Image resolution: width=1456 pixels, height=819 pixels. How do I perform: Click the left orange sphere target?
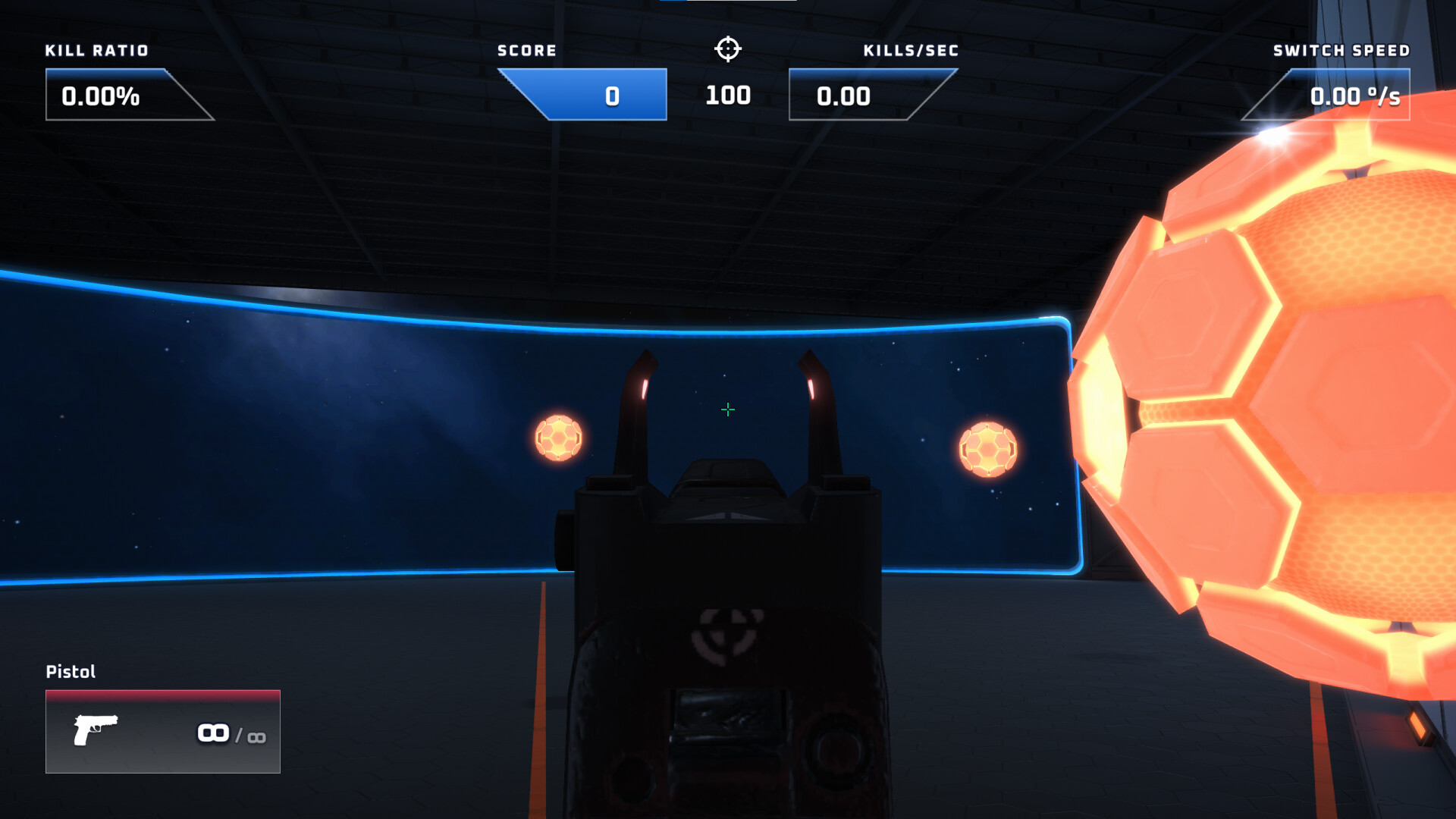tap(559, 438)
